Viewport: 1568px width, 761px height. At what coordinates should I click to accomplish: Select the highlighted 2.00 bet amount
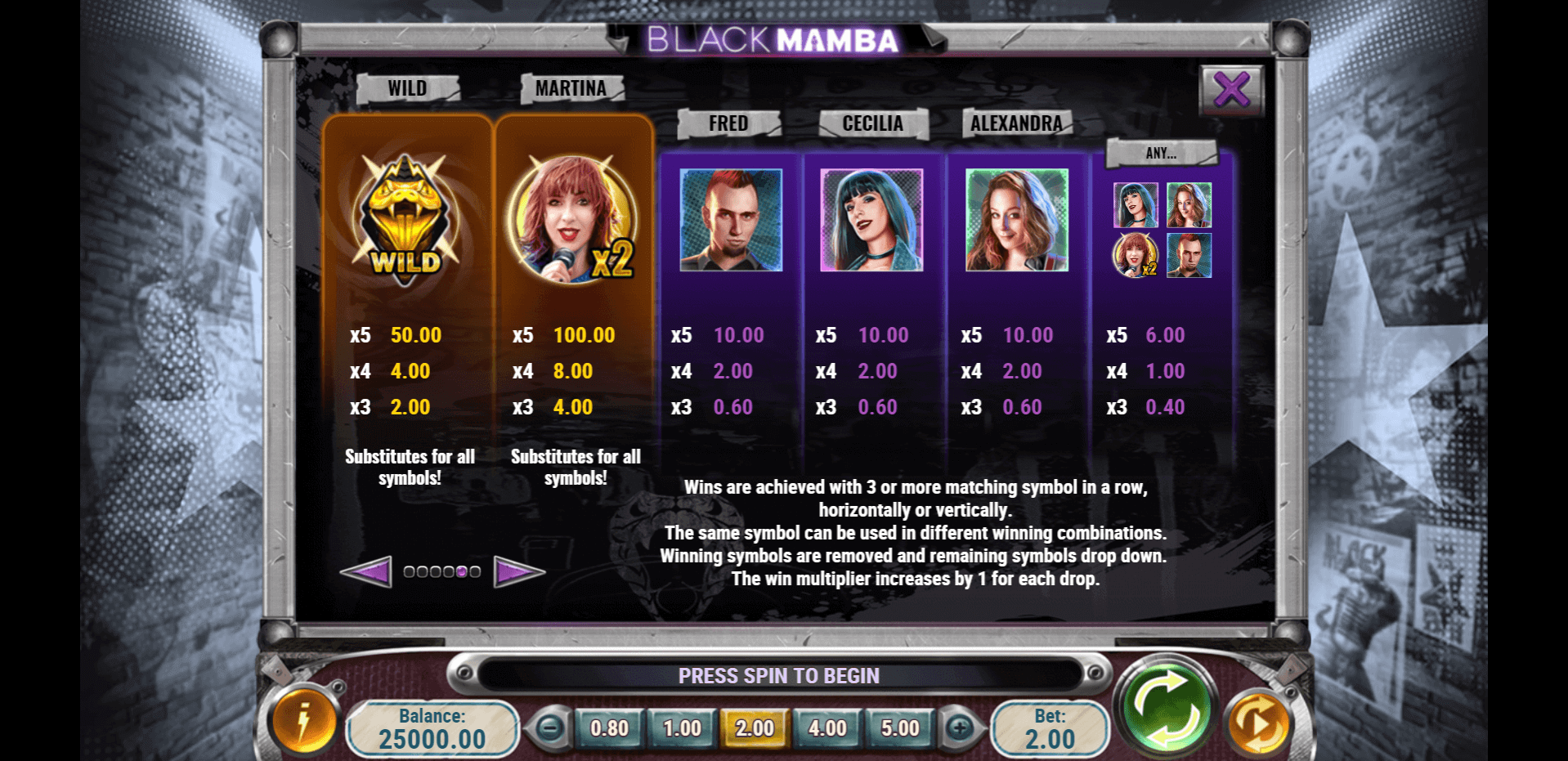pyautogui.click(x=754, y=728)
